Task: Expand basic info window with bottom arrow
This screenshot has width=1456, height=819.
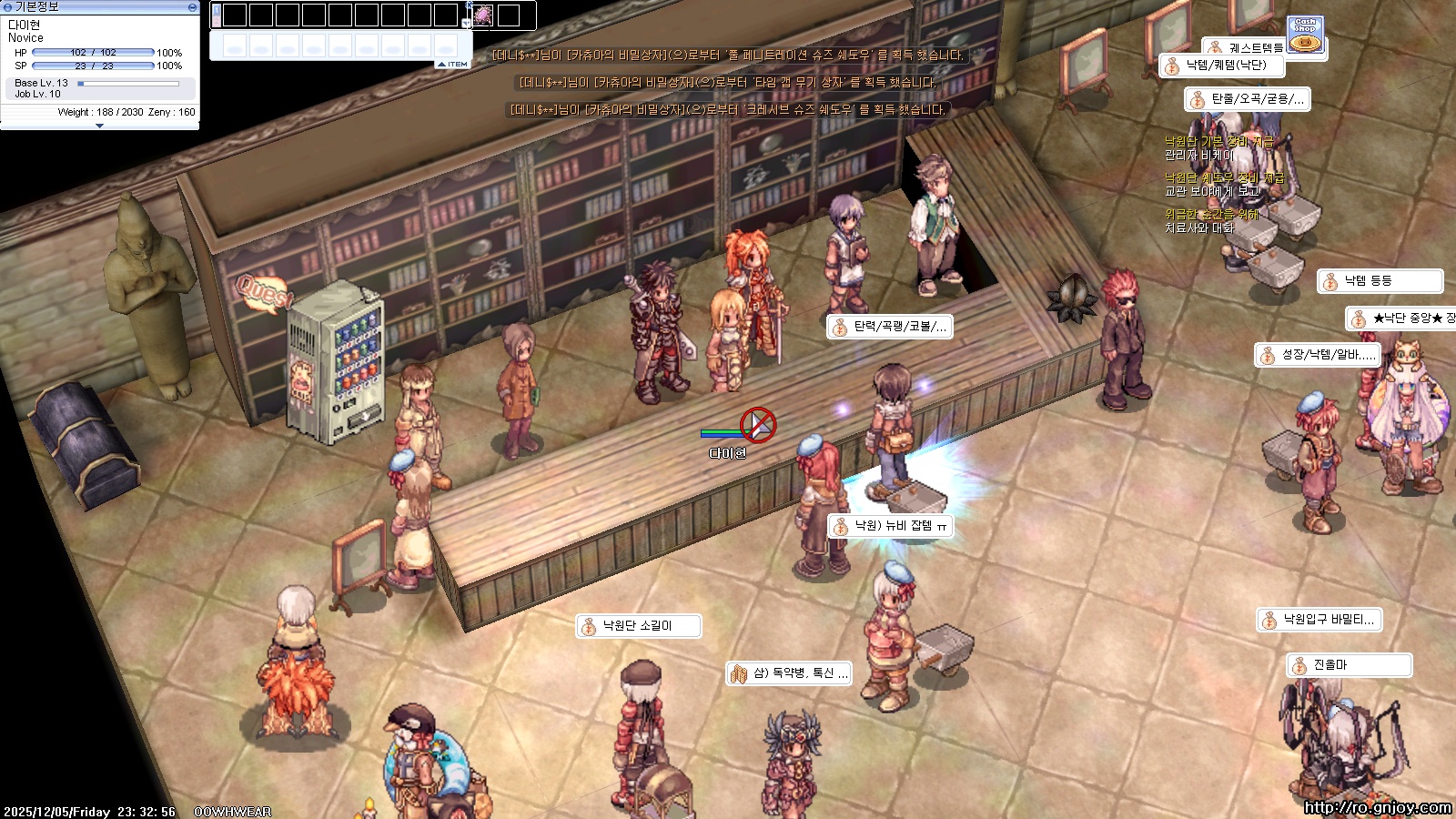Action: click(x=99, y=126)
